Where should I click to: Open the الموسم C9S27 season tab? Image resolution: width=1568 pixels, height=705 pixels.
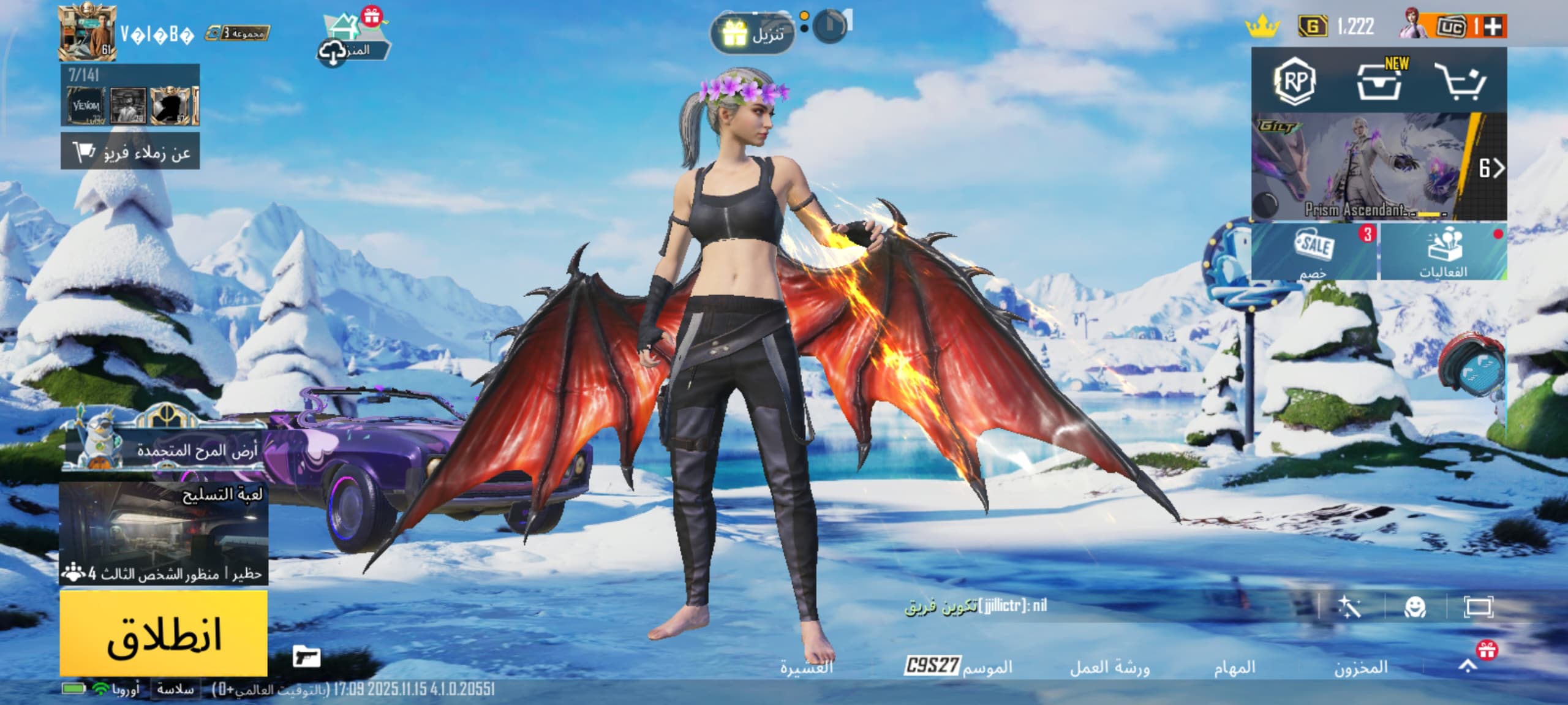(959, 666)
